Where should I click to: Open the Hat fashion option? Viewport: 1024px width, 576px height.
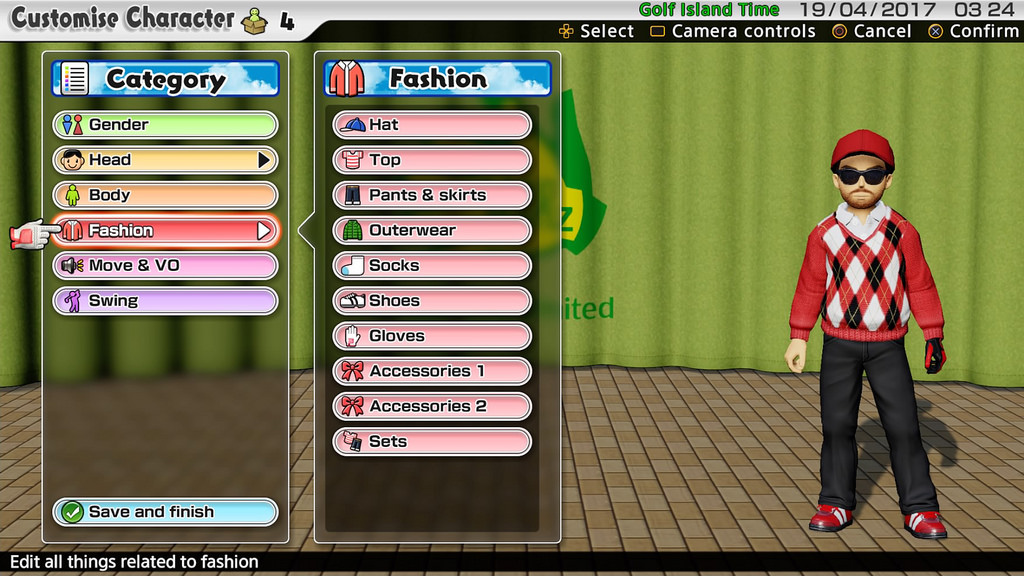click(431, 125)
